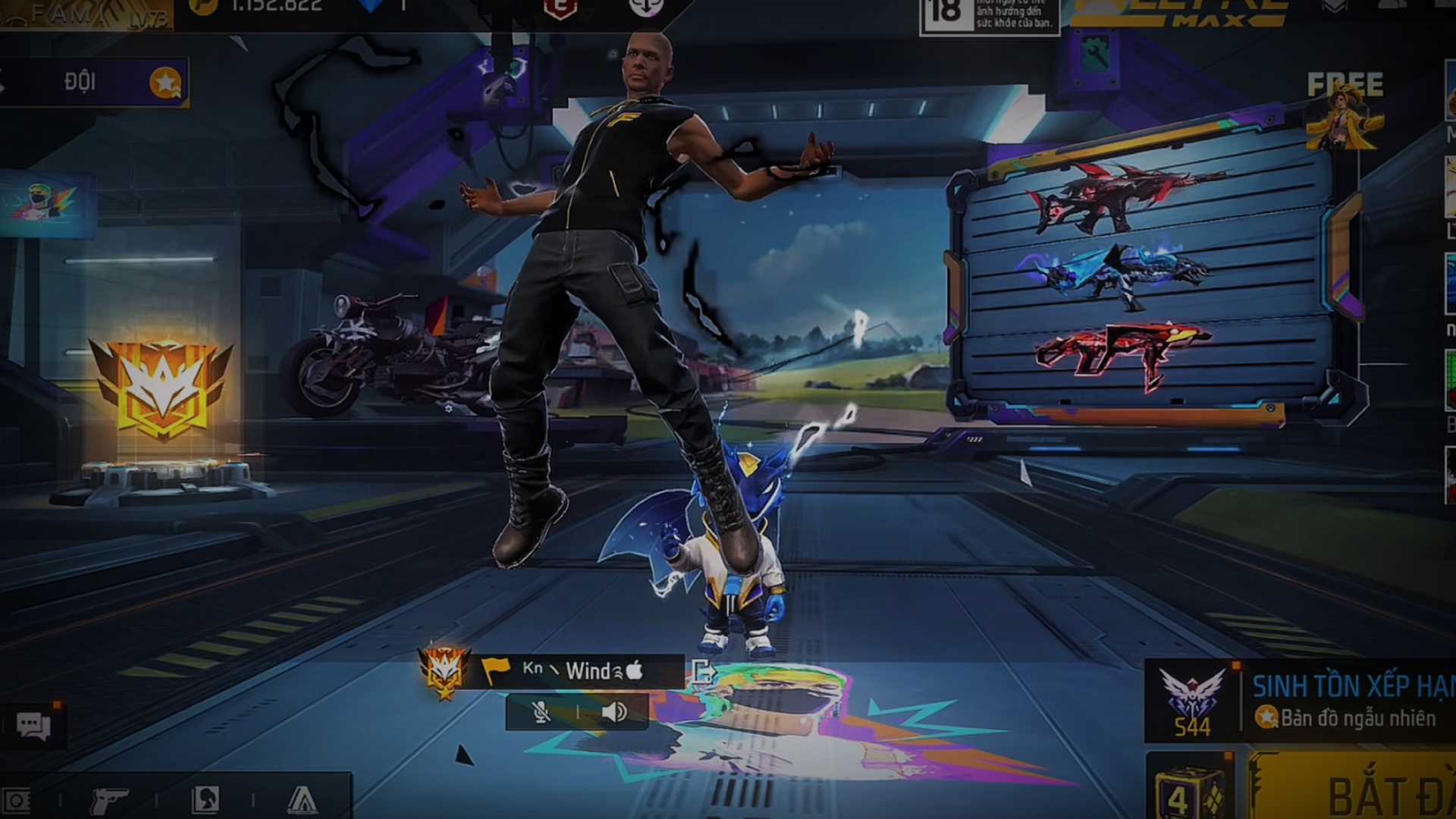Open the player profile banner with LV.73
The width and height of the screenshot is (1456, 819).
click(87, 15)
